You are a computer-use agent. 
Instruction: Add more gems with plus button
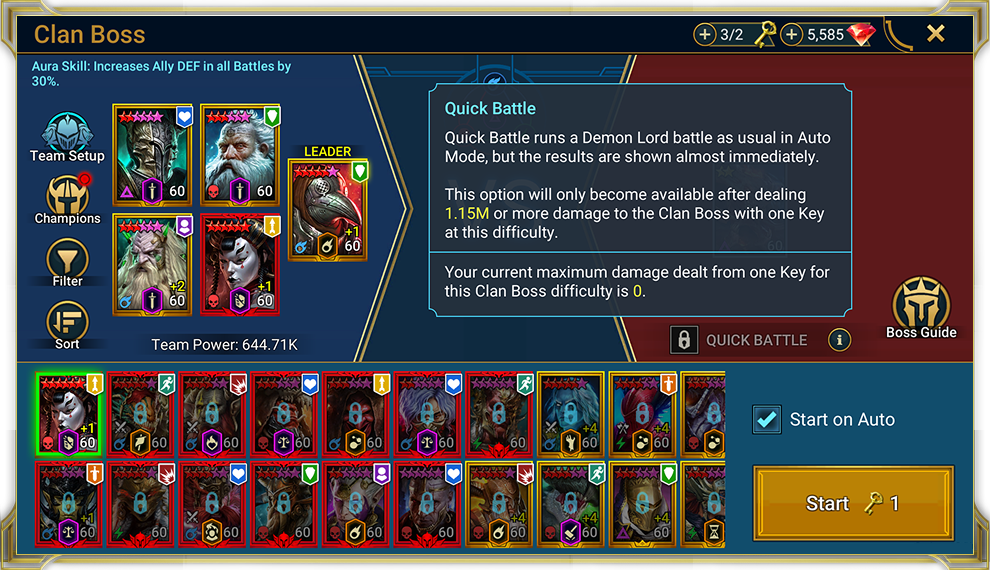(792, 35)
